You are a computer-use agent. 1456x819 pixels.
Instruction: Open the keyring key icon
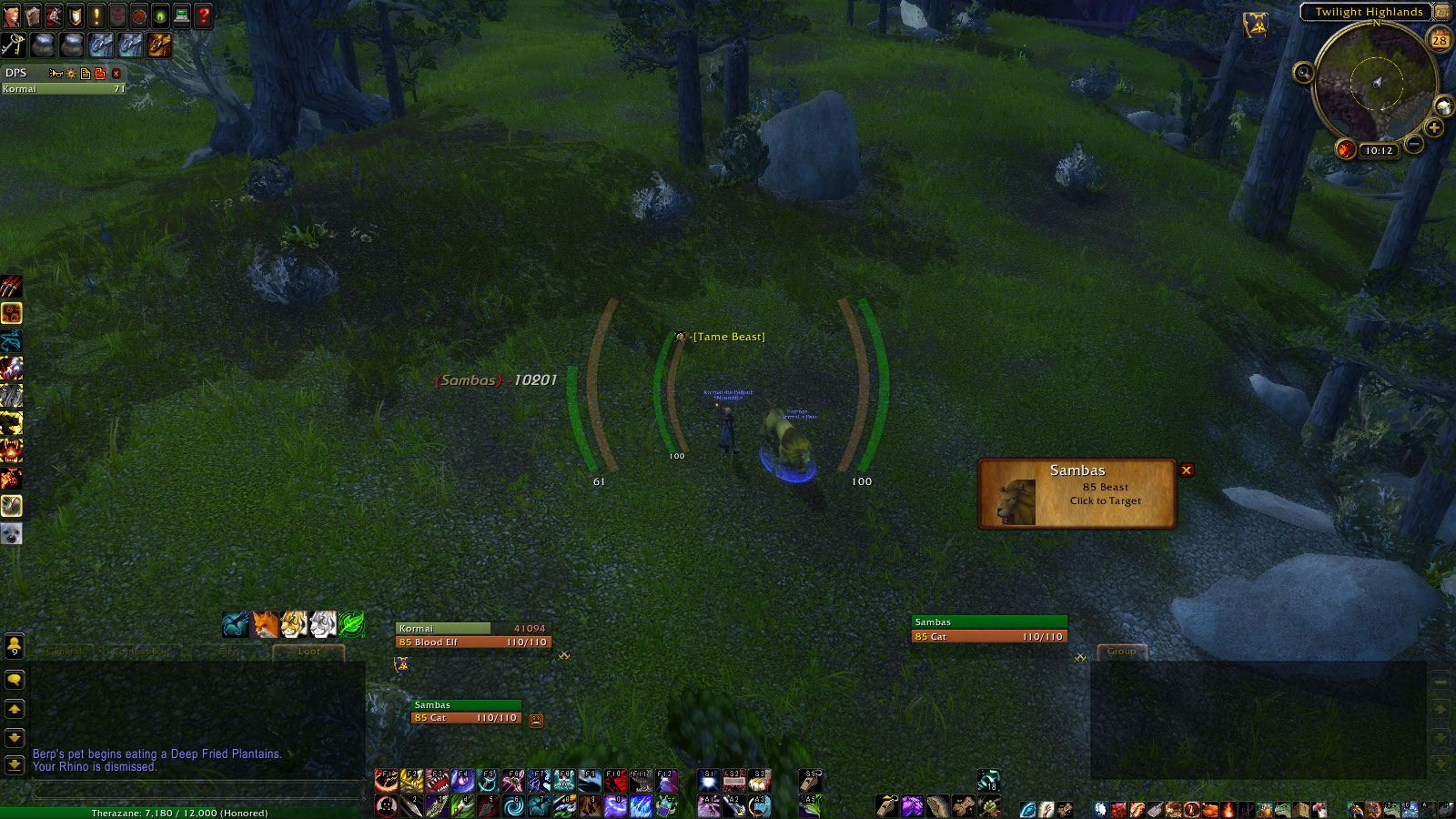point(13,44)
